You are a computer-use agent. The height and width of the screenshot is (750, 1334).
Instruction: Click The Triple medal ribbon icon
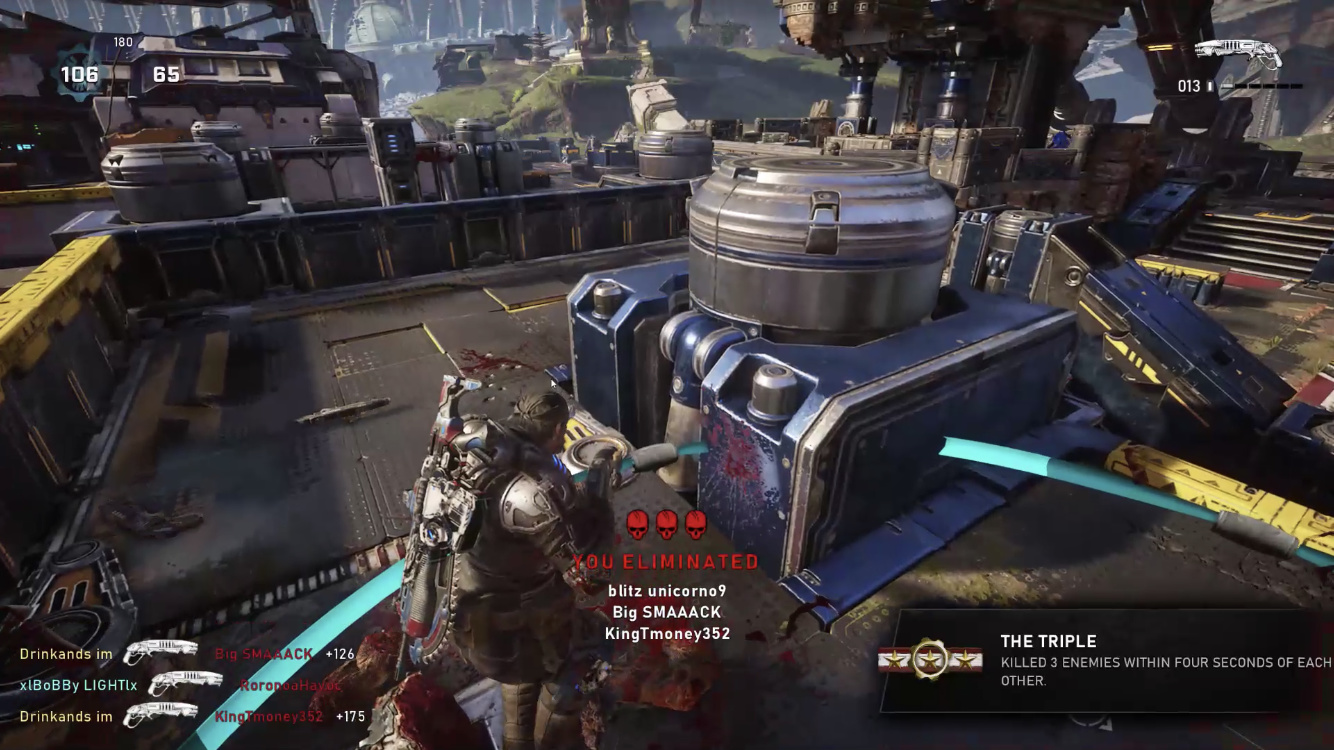[931, 659]
